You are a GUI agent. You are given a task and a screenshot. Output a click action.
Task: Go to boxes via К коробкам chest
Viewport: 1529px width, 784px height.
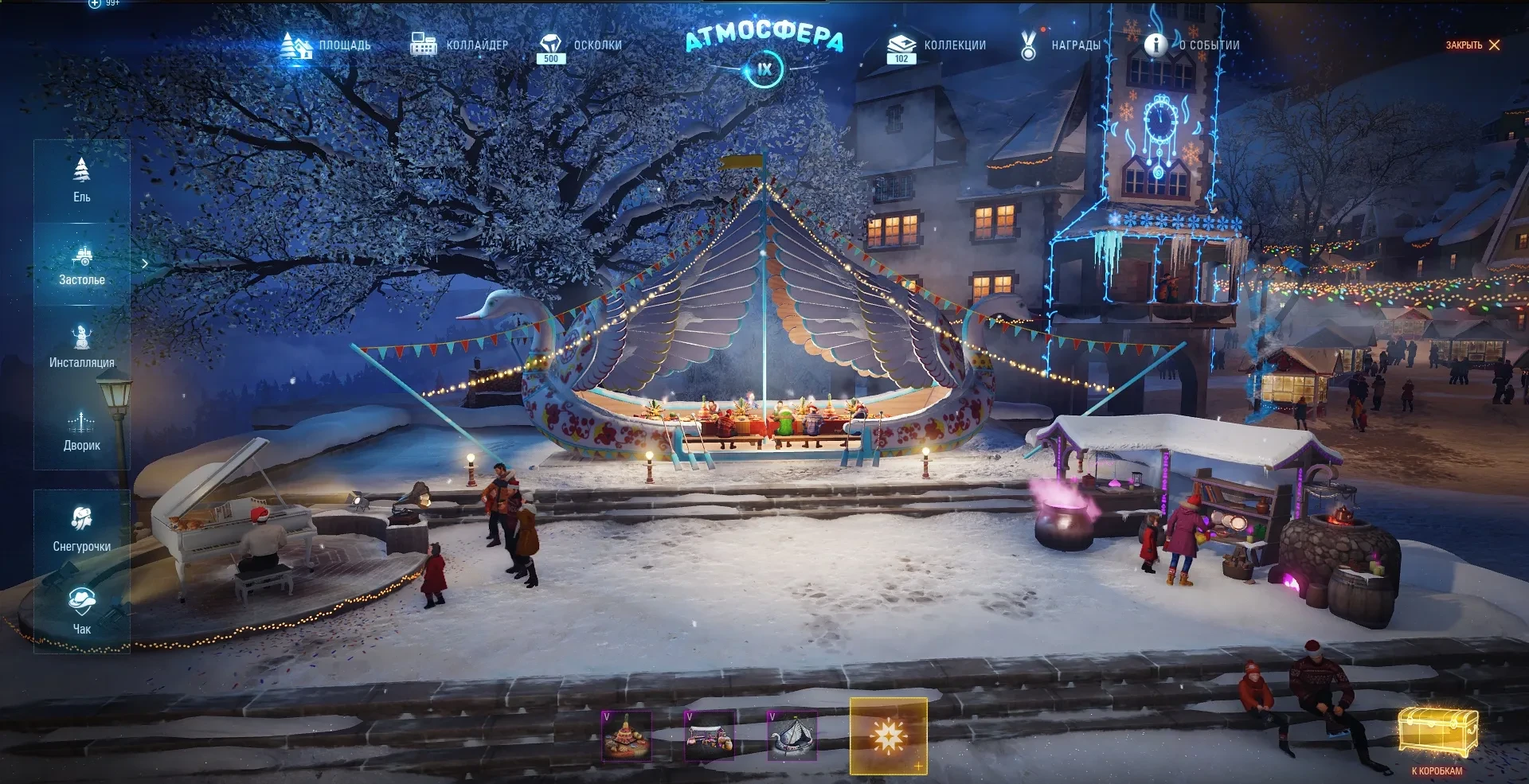tap(1437, 738)
